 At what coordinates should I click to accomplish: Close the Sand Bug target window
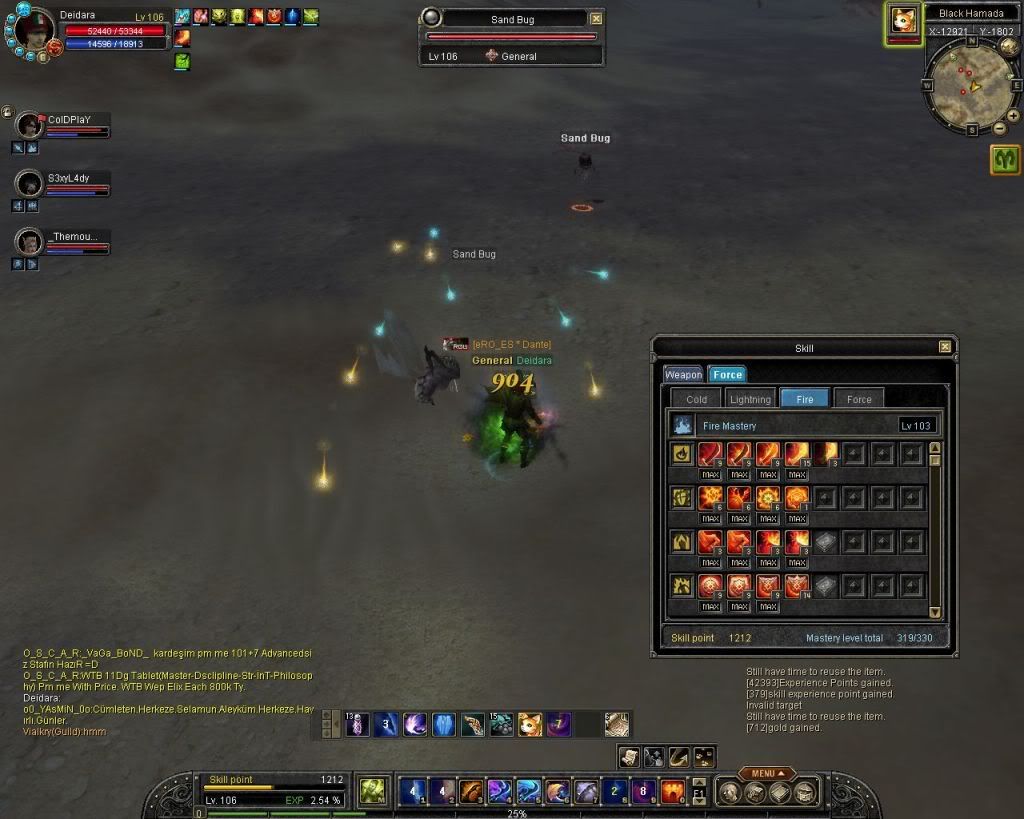pyautogui.click(x=597, y=18)
